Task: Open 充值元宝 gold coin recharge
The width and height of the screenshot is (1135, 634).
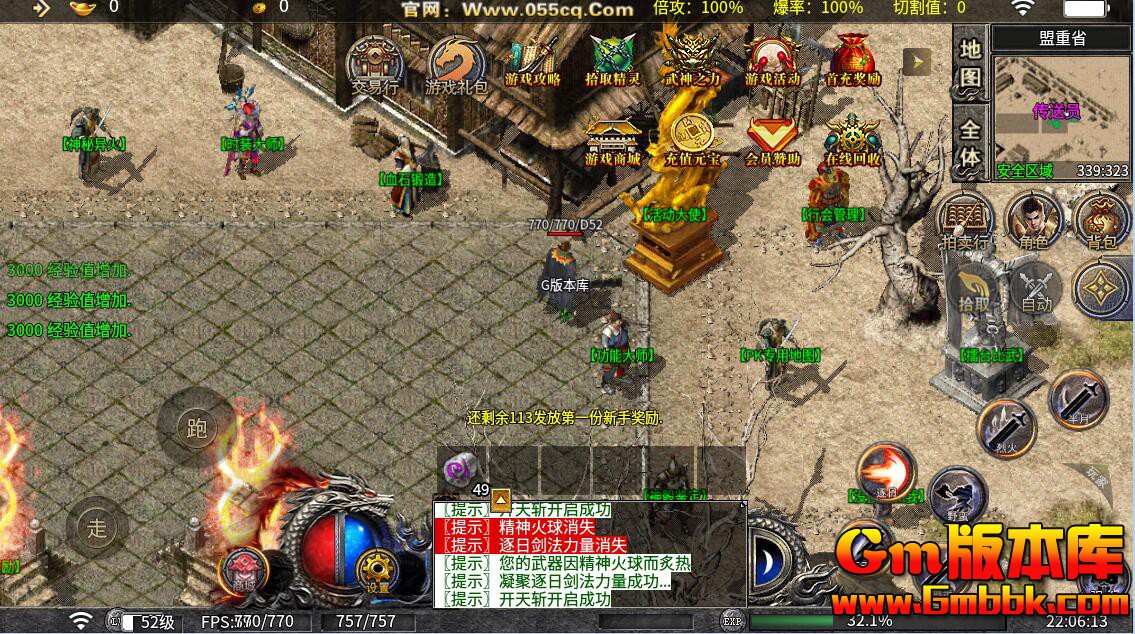Action: point(692,140)
